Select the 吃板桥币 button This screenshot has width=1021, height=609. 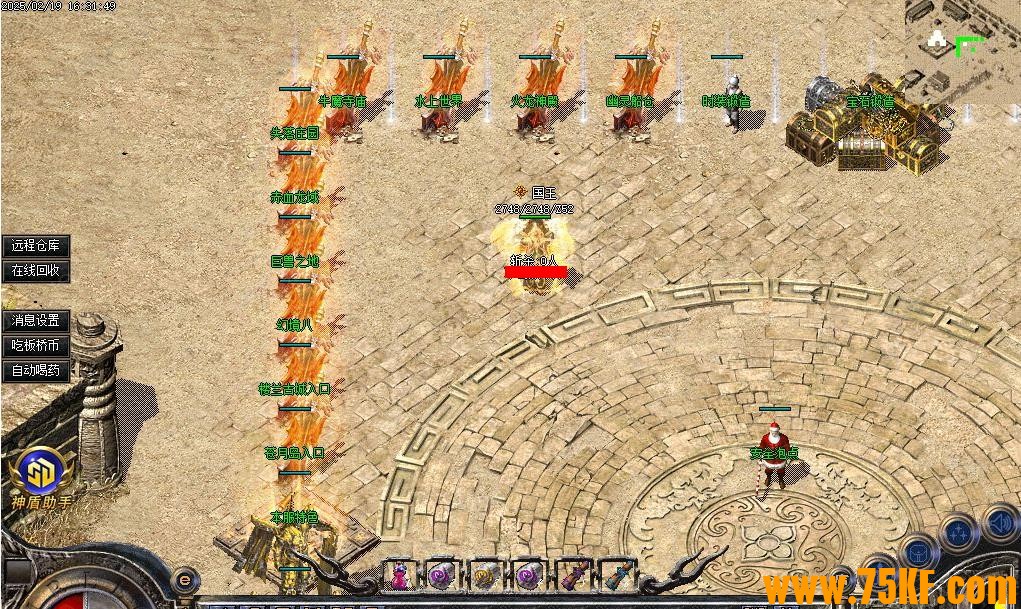tap(36, 346)
